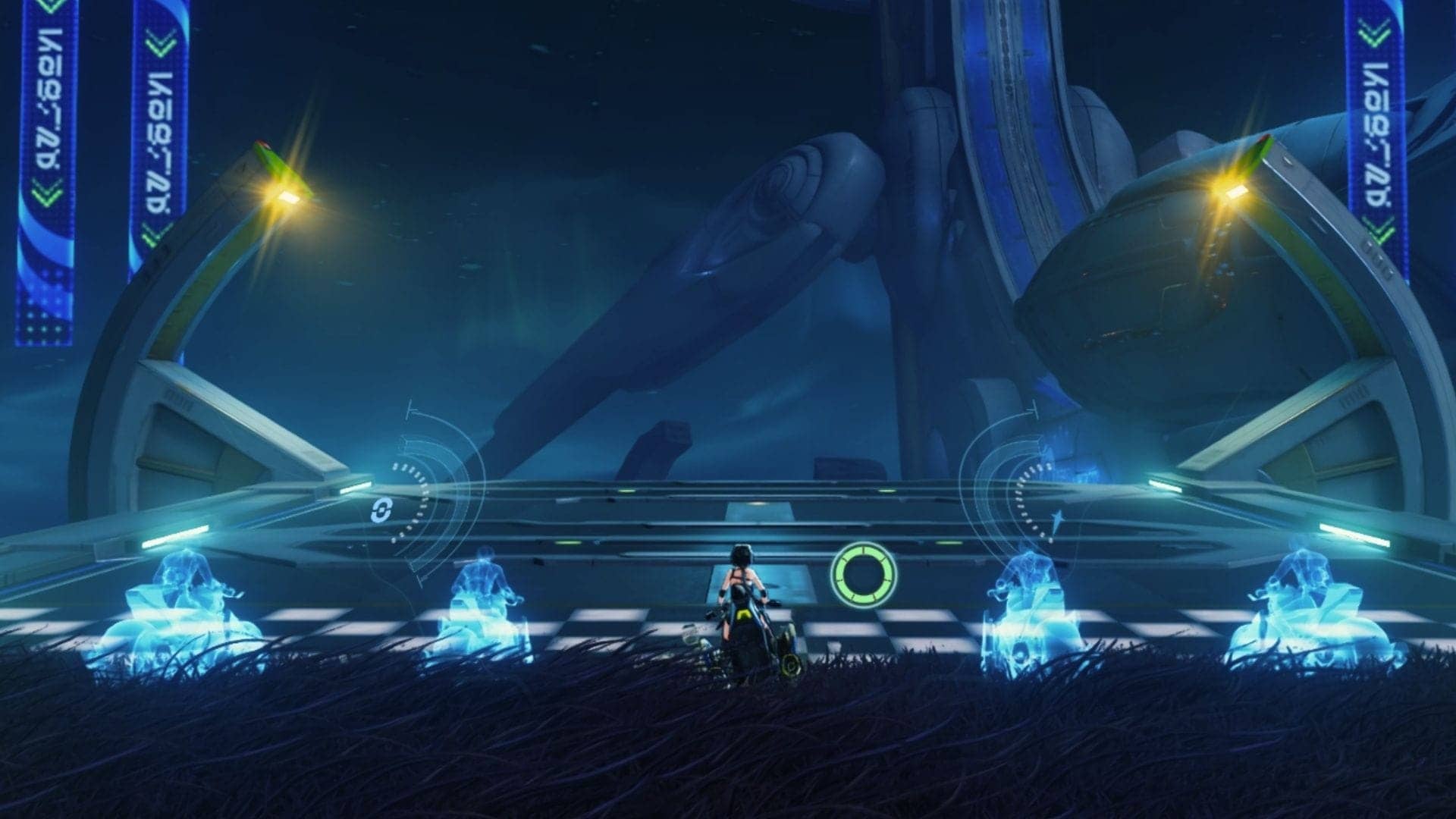
Task: Select the green ring reticle
Action: (863, 574)
